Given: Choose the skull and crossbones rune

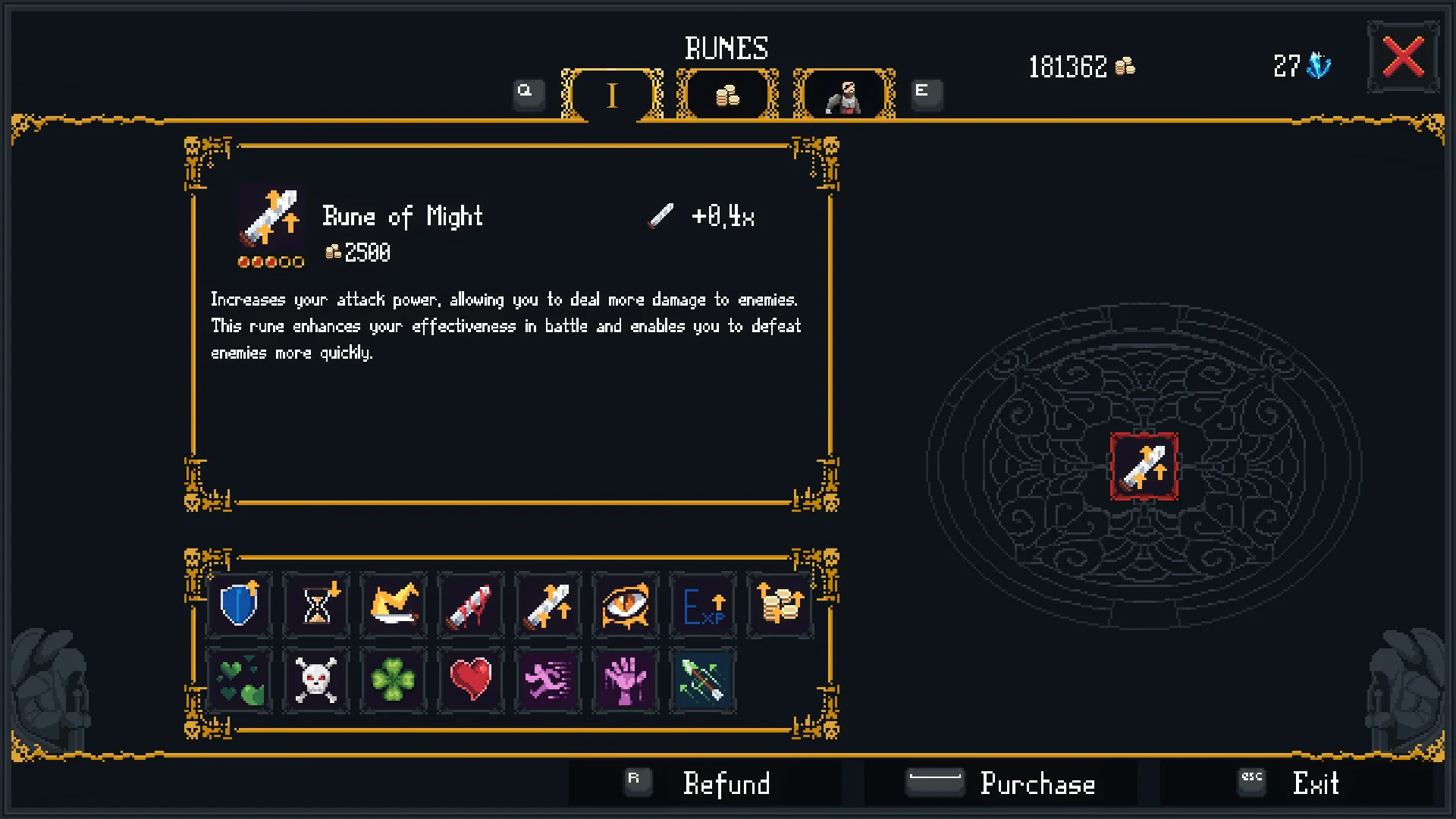Looking at the screenshot, I should pos(316,680).
